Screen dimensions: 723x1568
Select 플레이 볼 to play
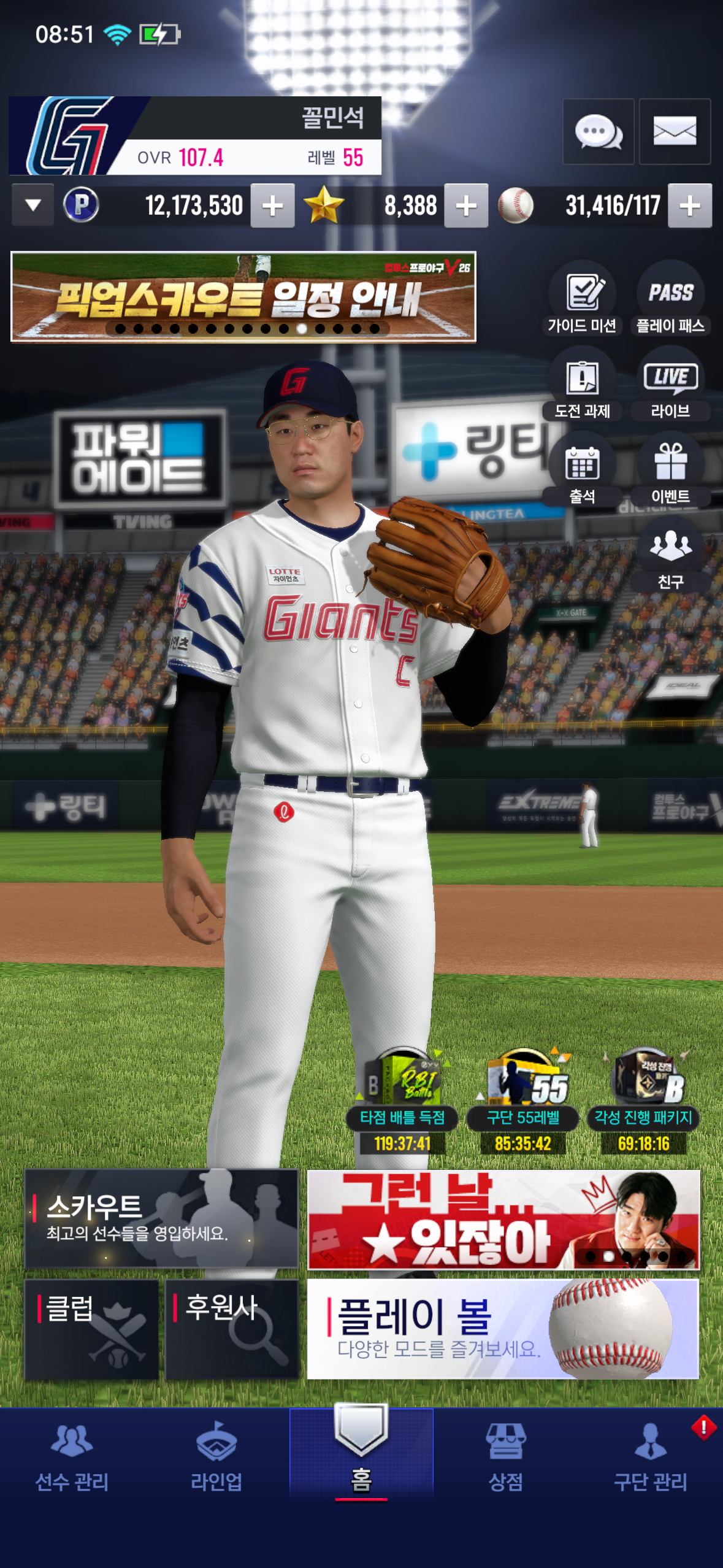pyautogui.click(x=503, y=1329)
